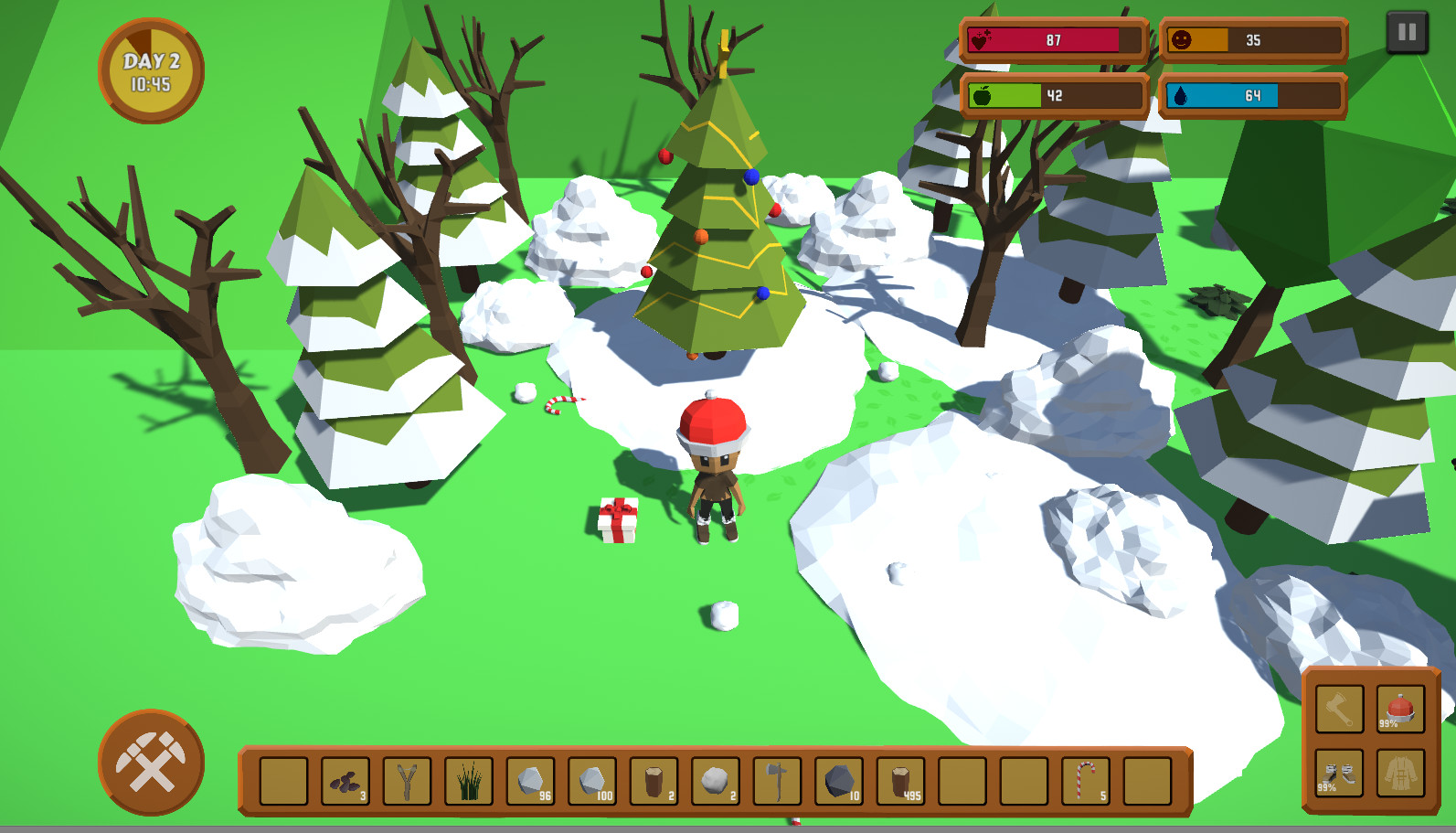Viewport: 1456px width, 833px height.
Task: Select the candy cane in the hotbar
Action: (1086, 782)
